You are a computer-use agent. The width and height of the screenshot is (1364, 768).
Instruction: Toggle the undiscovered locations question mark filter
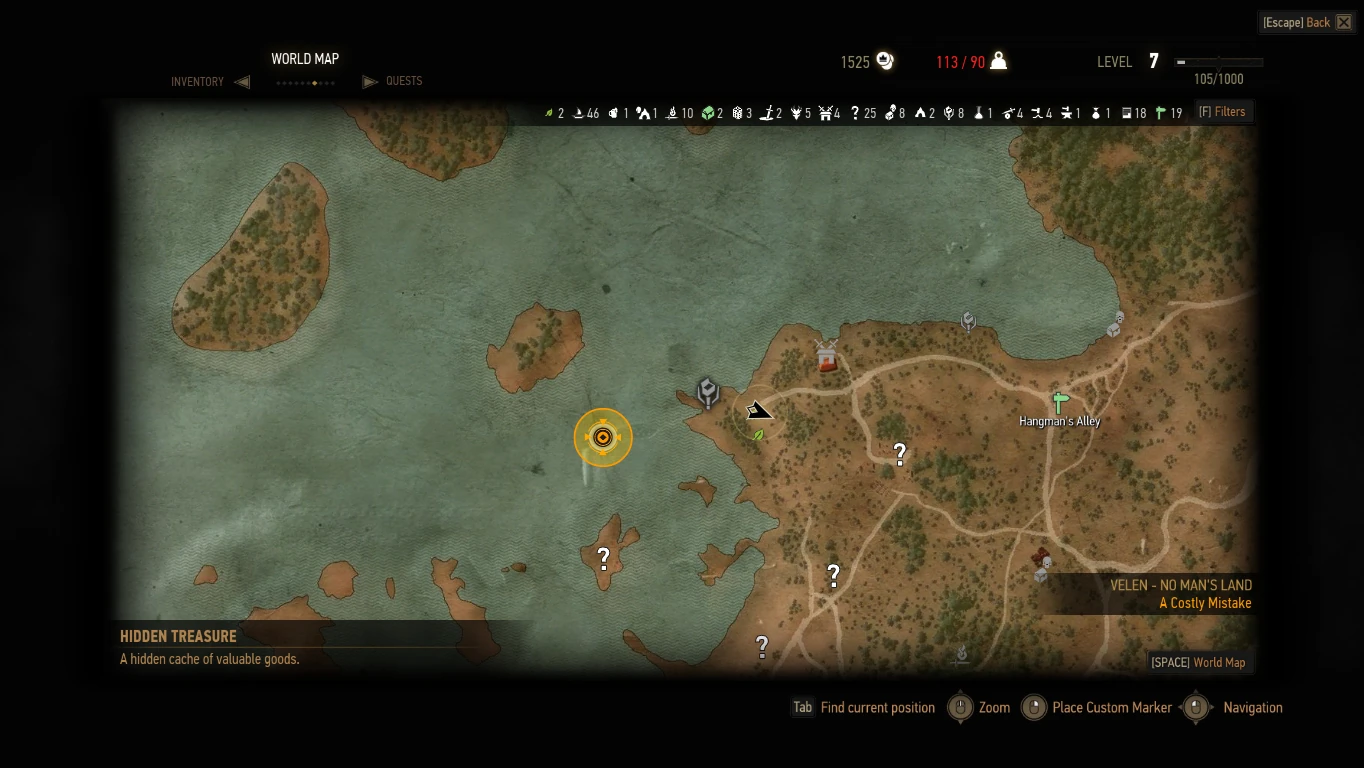click(855, 113)
